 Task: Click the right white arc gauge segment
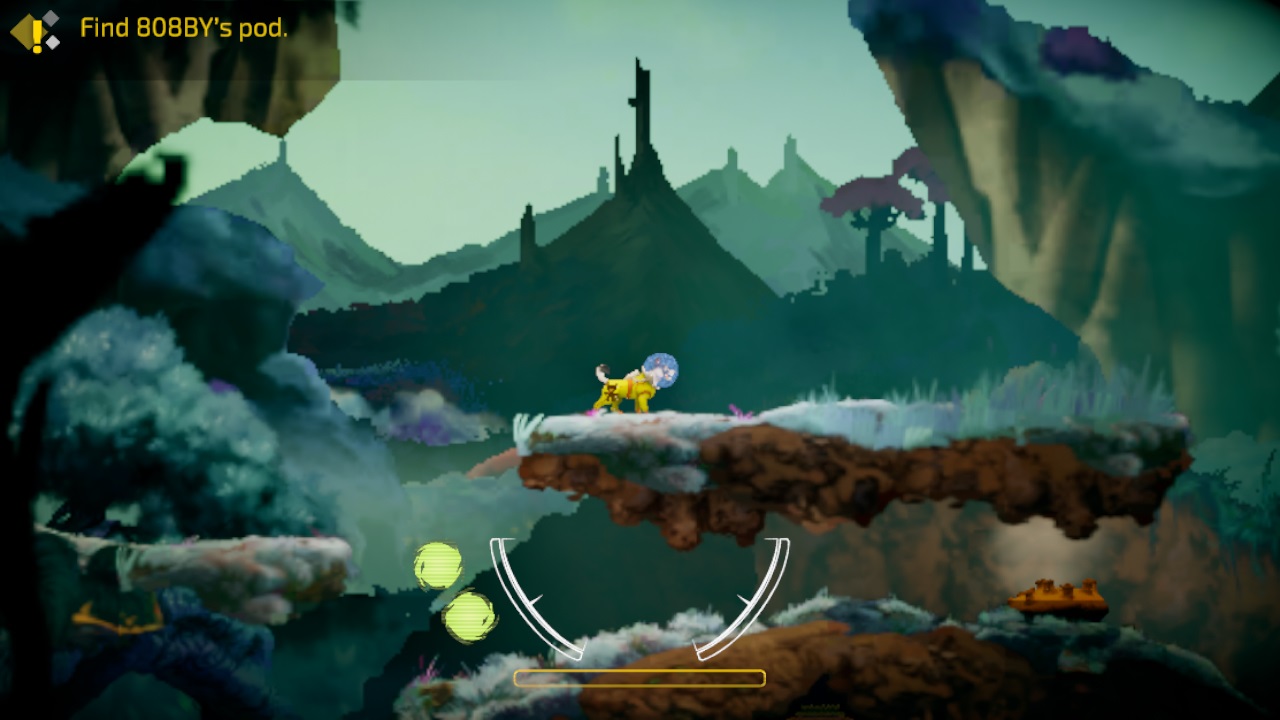tap(764, 590)
